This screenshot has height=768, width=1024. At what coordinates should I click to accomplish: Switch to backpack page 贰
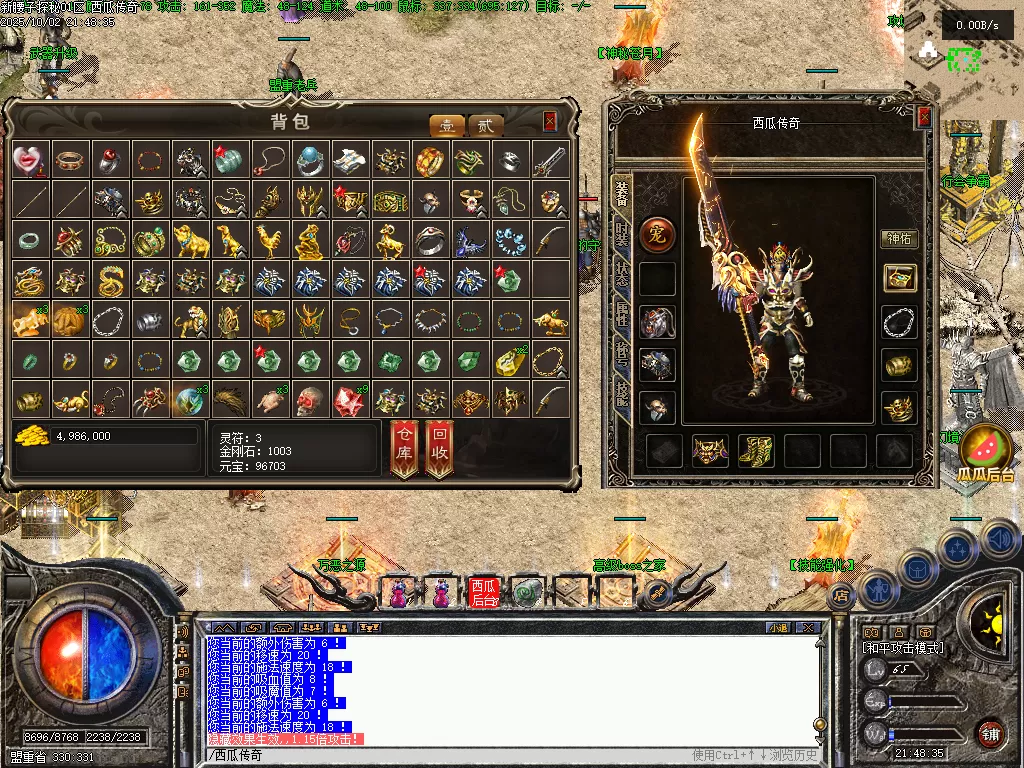pyautogui.click(x=486, y=126)
